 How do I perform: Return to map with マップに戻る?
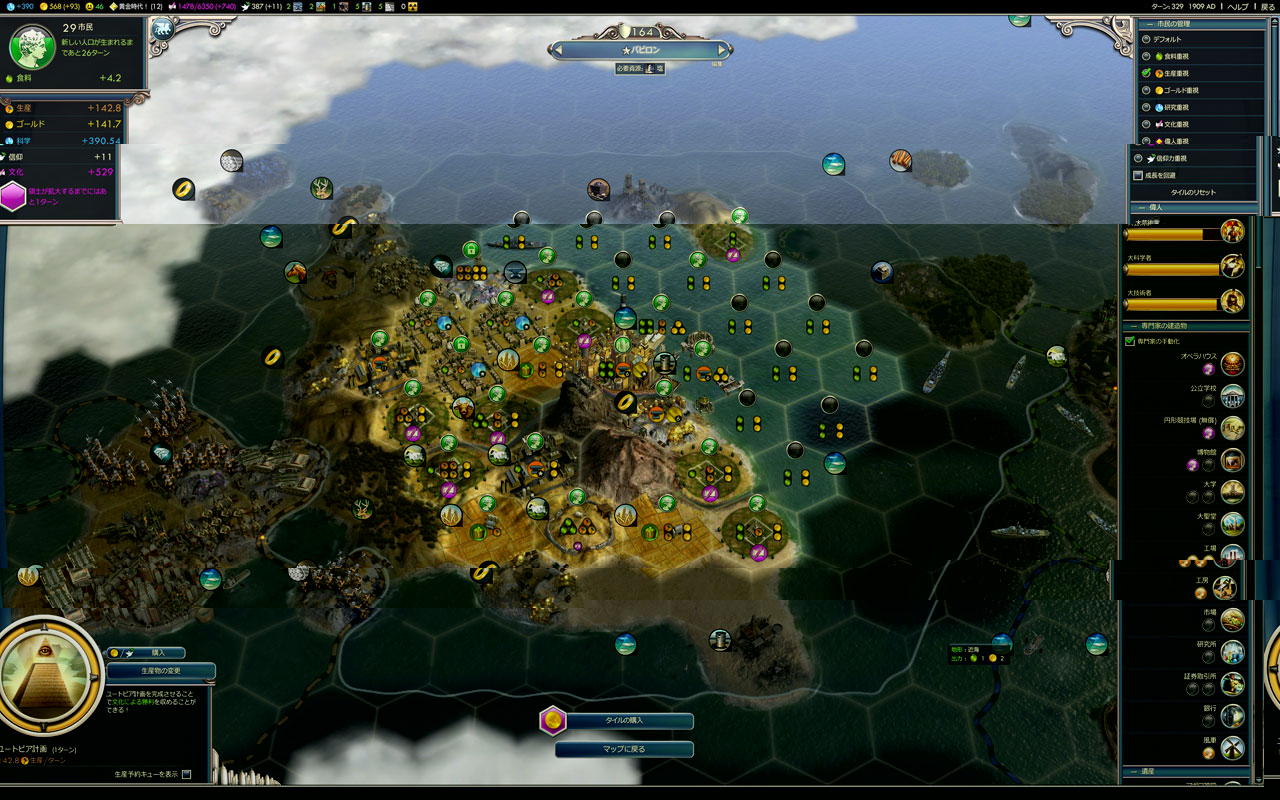[624, 749]
